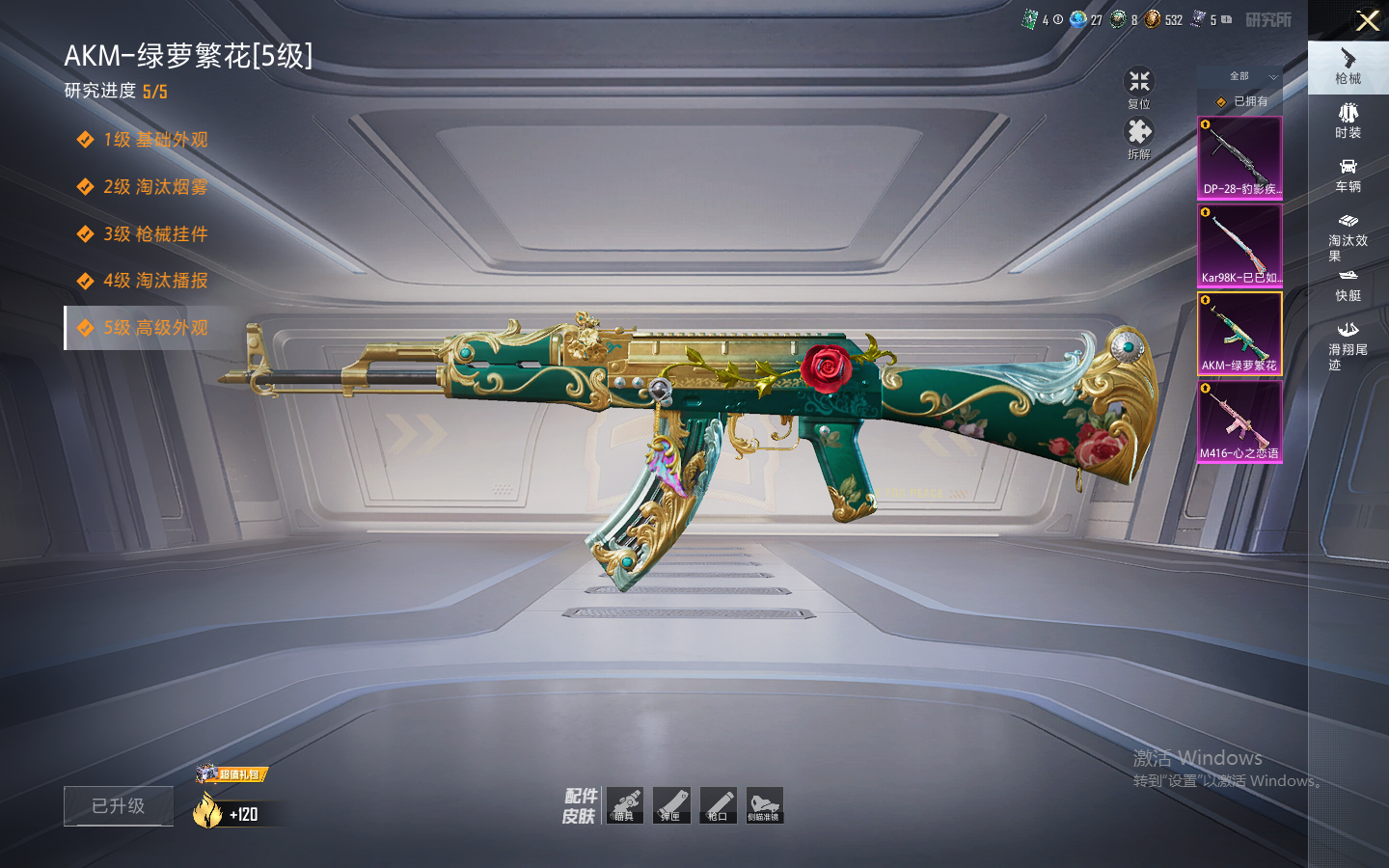Show level 4 淘汰播报 elimination broadcast

pyautogui.click(x=155, y=281)
